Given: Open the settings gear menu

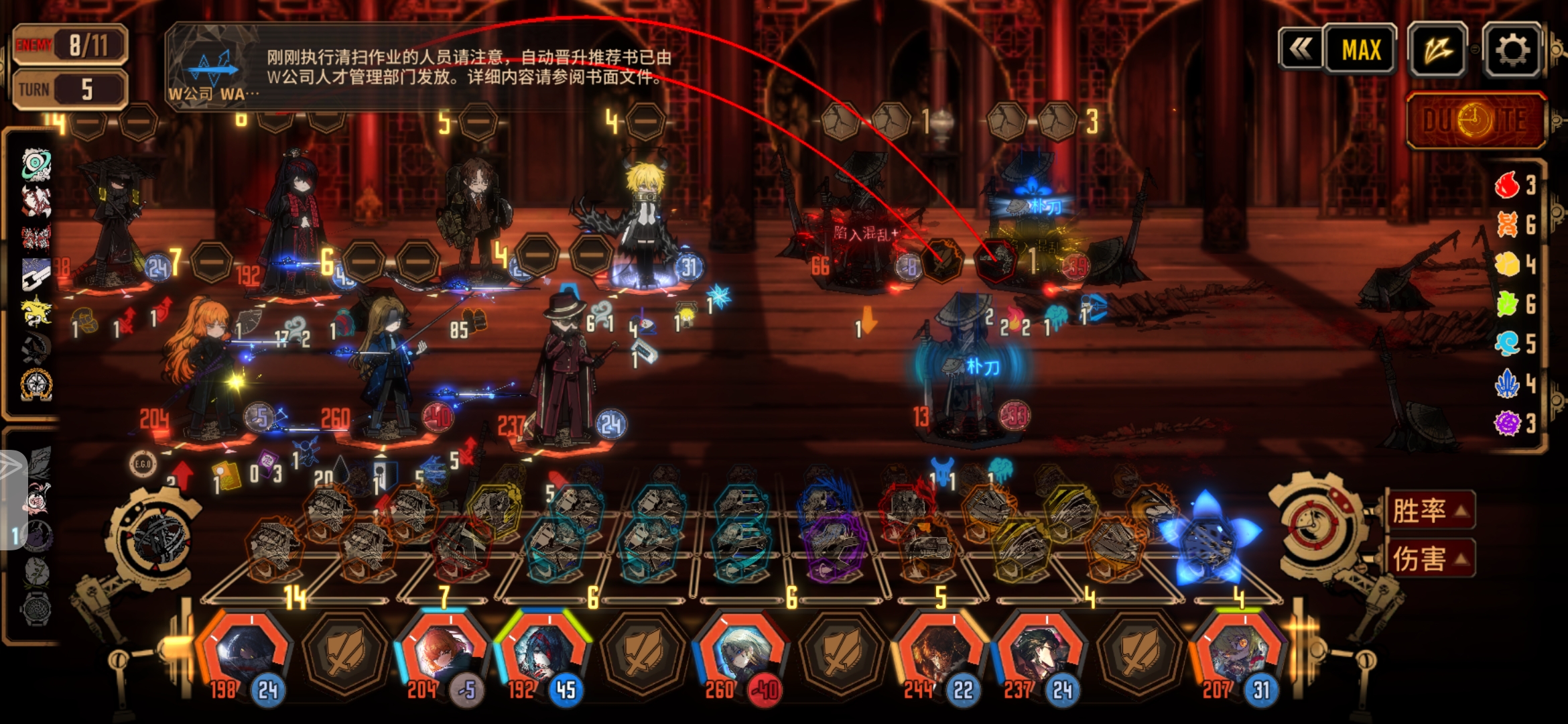Looking at the screenshot, I should tap(1512, 50).
